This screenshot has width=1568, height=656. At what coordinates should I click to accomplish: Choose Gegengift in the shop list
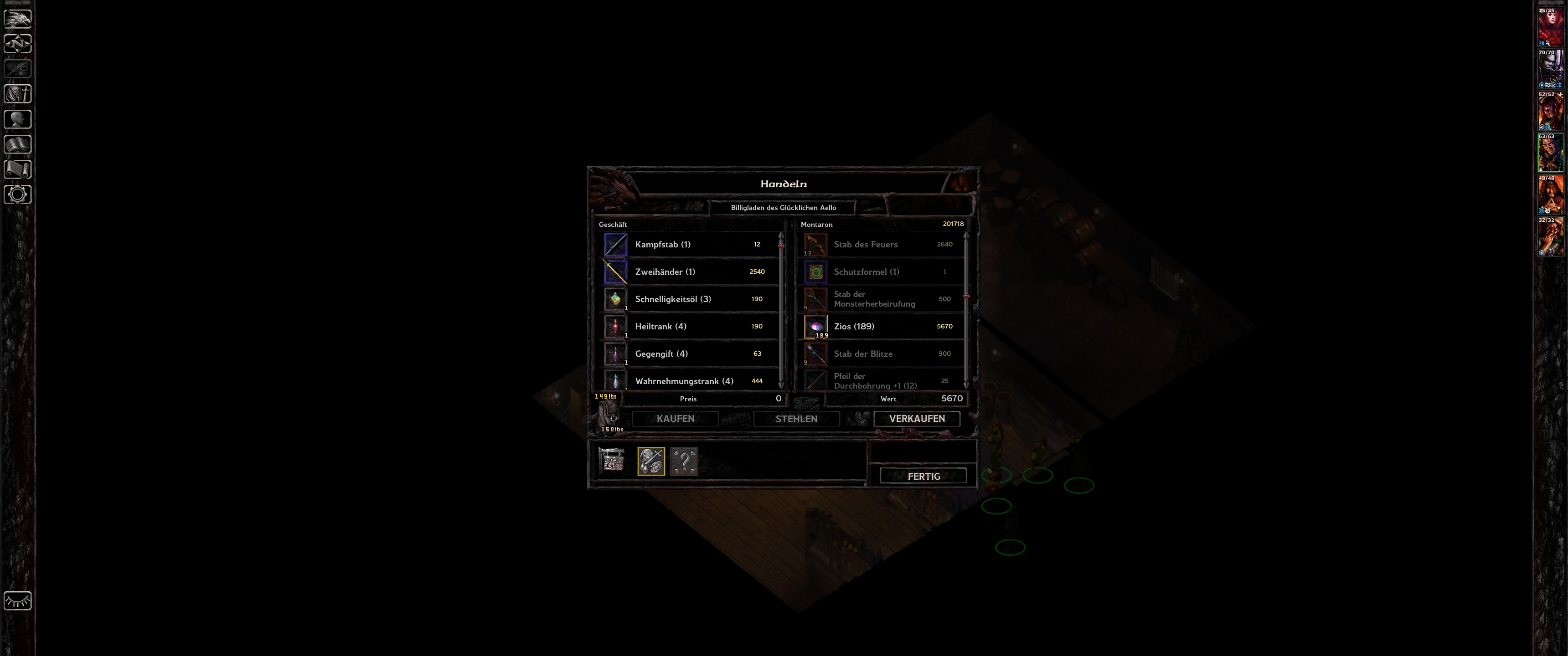click(x=688, y=354)
